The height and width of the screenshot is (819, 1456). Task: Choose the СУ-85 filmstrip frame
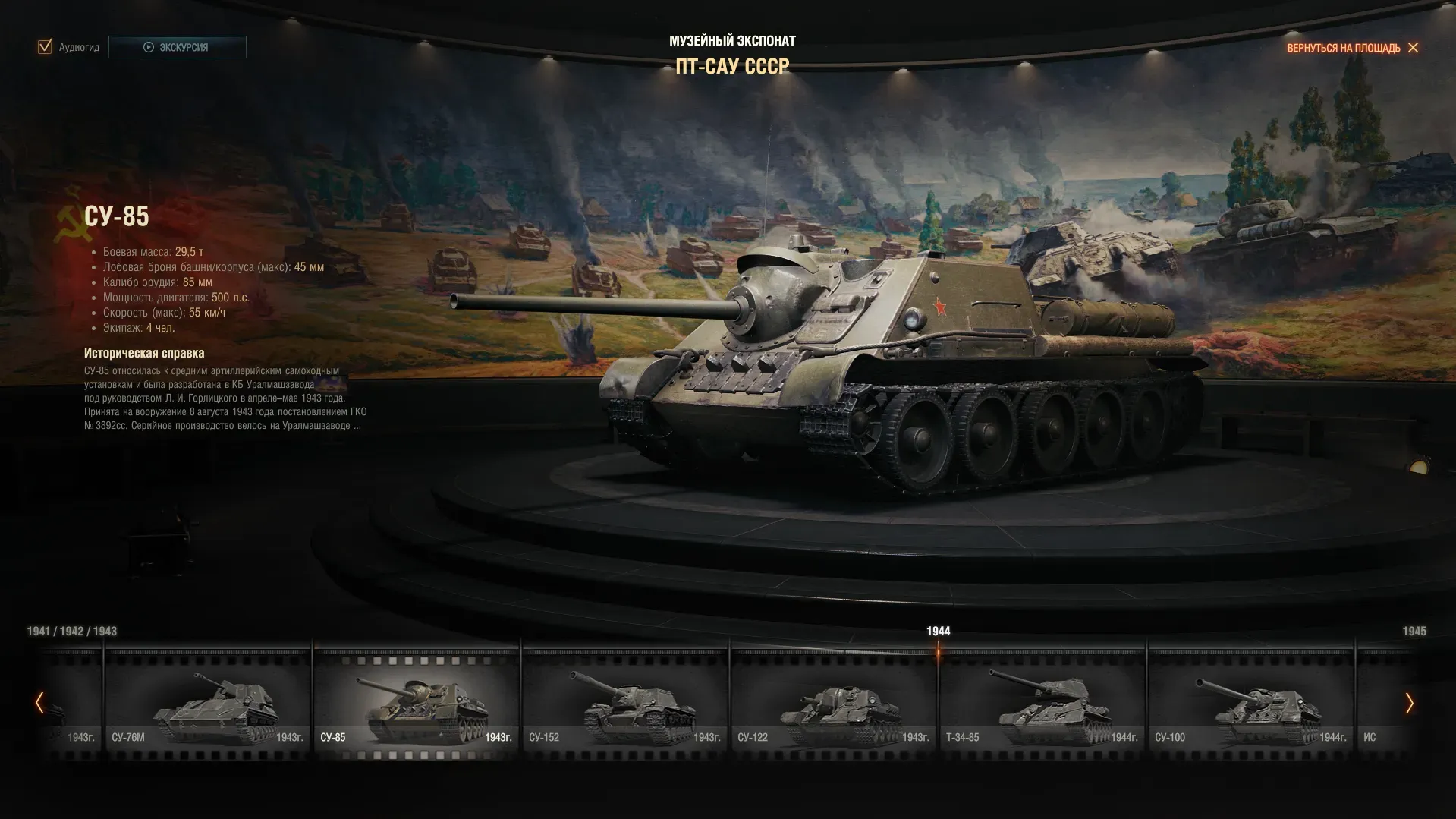[416, 702]
